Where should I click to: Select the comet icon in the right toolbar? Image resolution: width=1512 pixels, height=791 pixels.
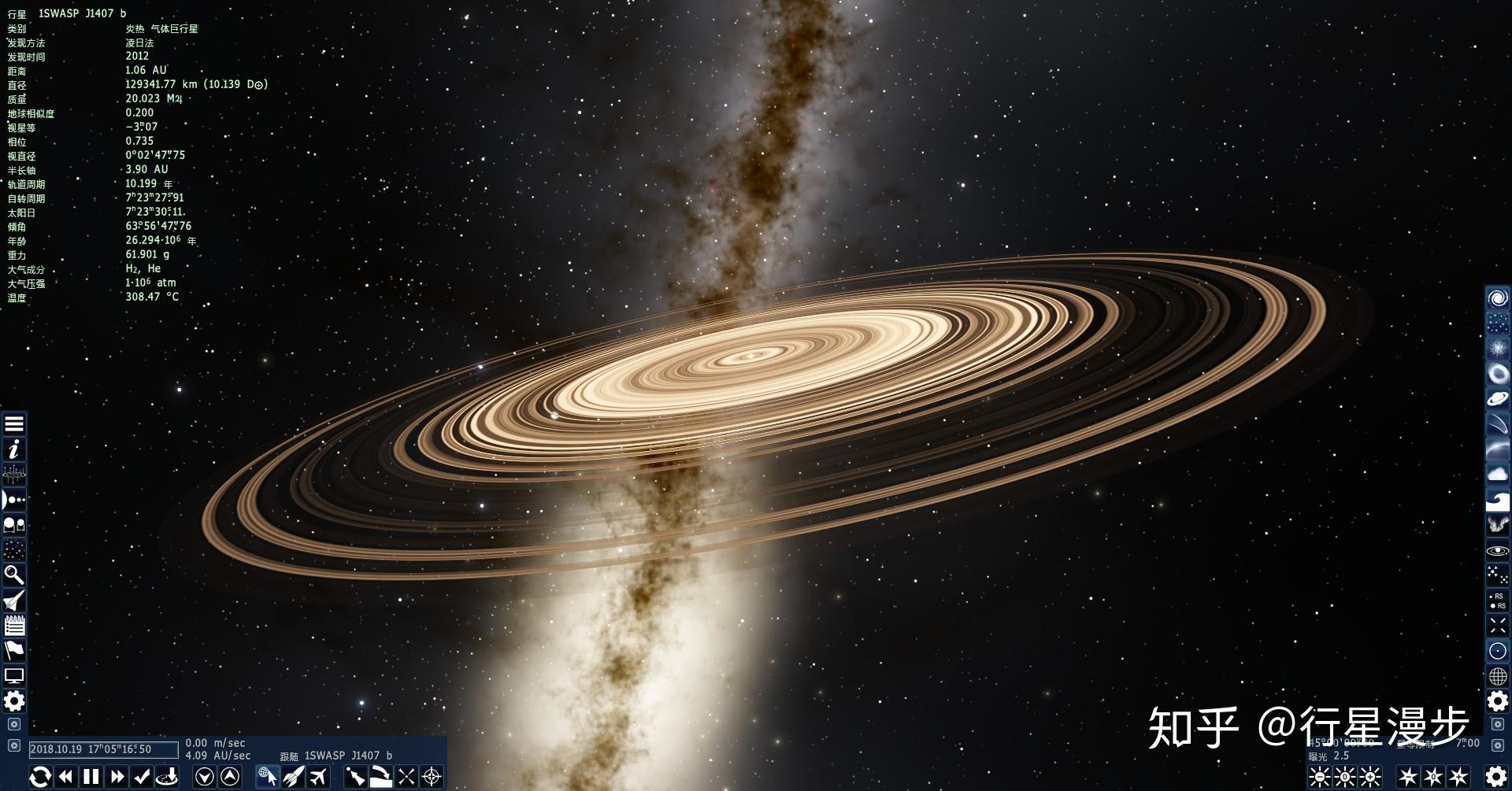pyautogui.click(x=1497, y=423)
